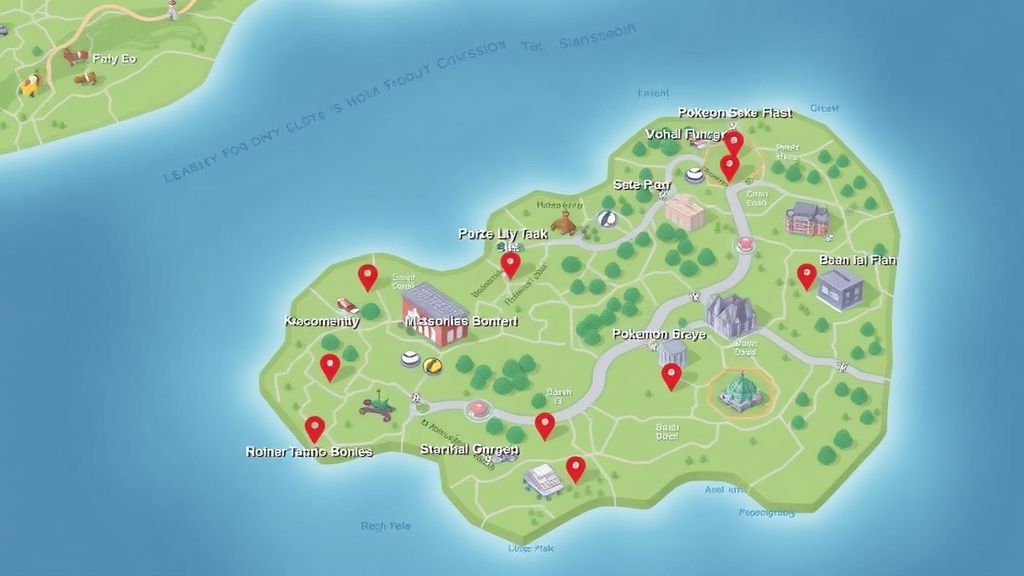1024x576 pixels.
Task: Click the pin beside "Baan Ial Flan"
Action: coord(806,275)
